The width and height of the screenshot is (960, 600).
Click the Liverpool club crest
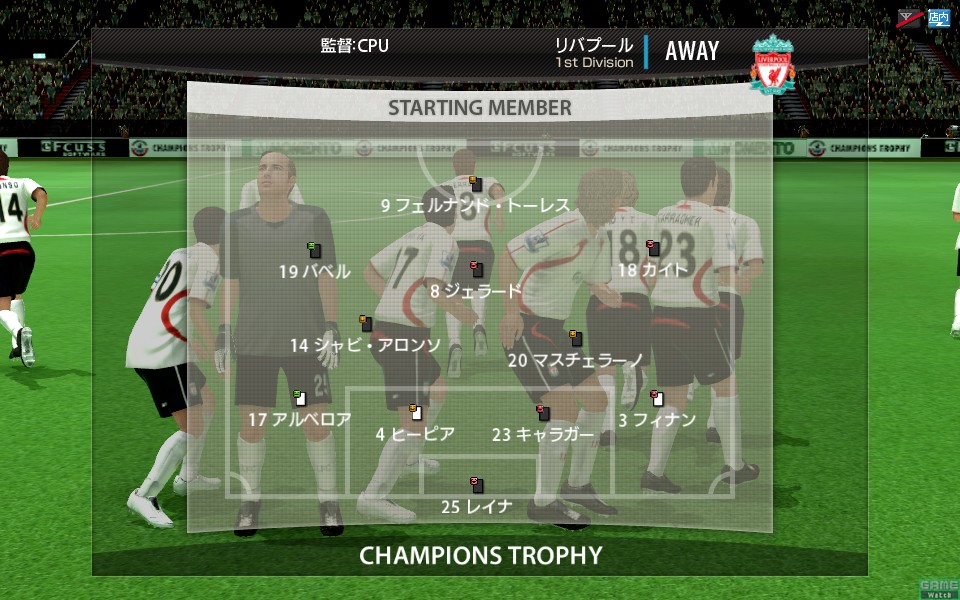click(773, 65)
